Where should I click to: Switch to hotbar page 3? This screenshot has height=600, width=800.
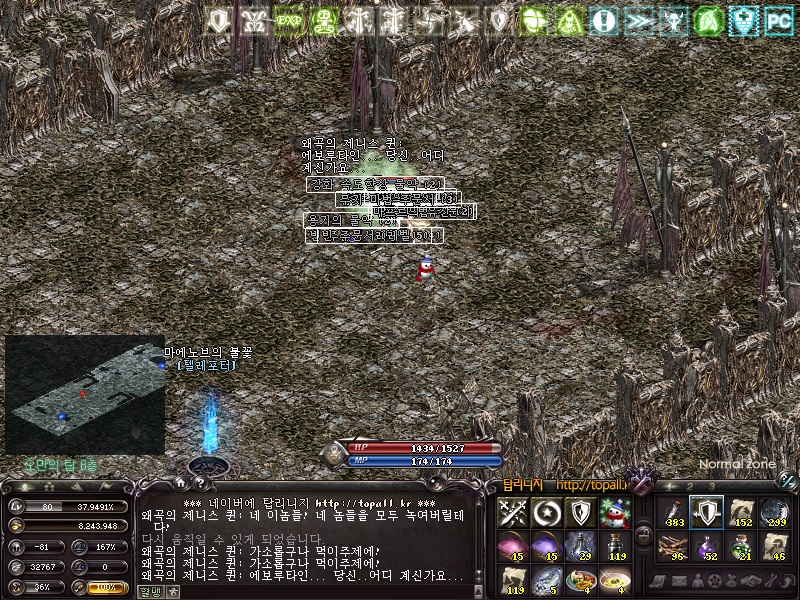coord(710,486)
